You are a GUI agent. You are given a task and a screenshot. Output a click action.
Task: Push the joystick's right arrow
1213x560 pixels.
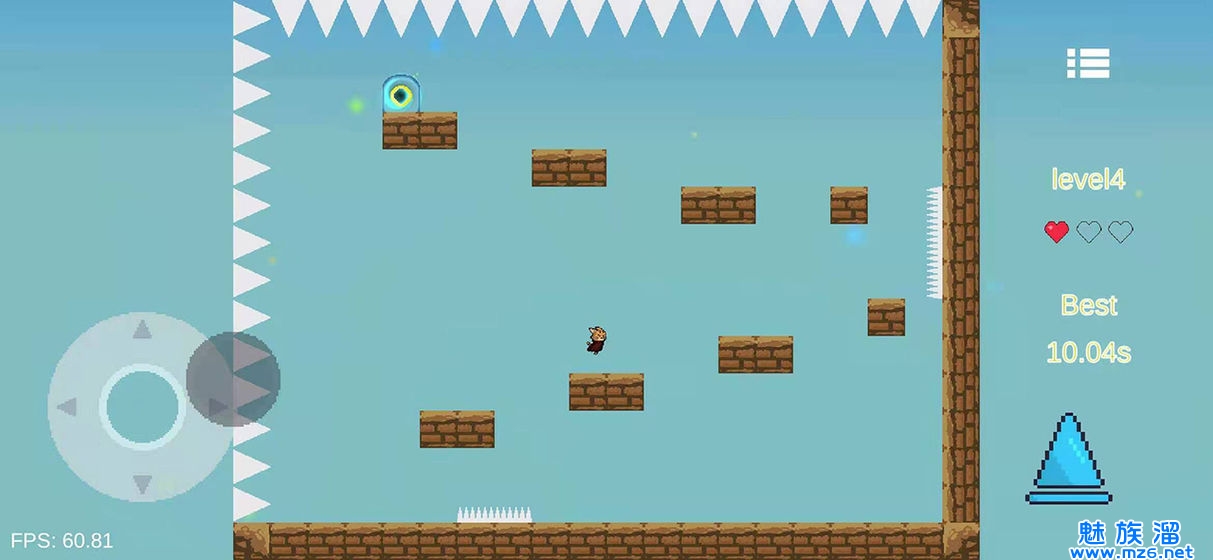click(x=216, y=407)
